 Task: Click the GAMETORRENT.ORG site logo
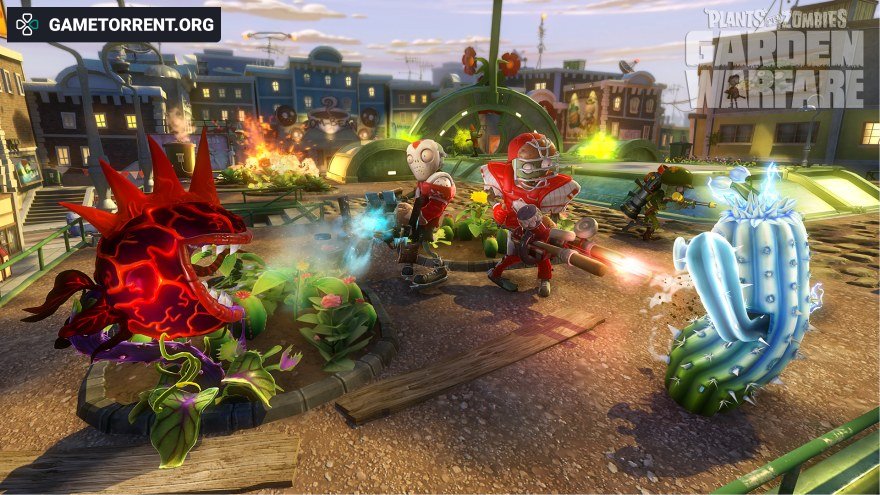(x=114, y=24)
